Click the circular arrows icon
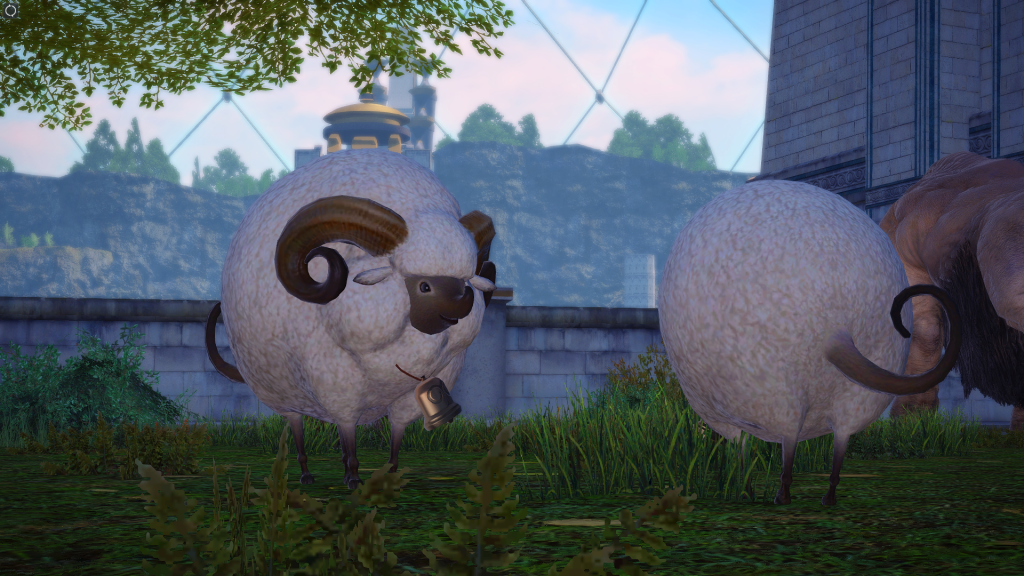Viewport: 1024px width, 576px height. tap(10, 9)
